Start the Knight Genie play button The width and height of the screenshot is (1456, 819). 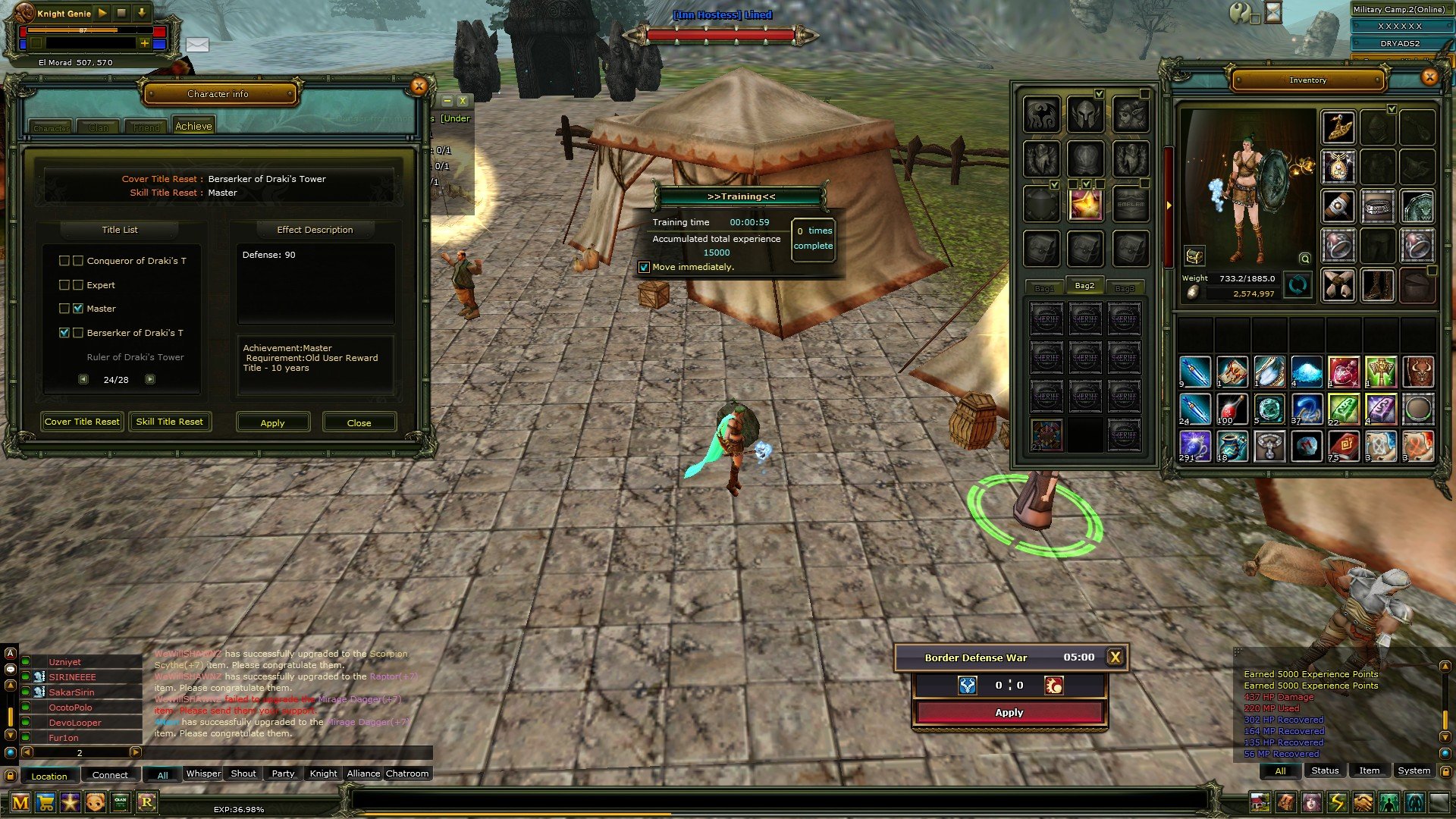click(x=102, y=13)
